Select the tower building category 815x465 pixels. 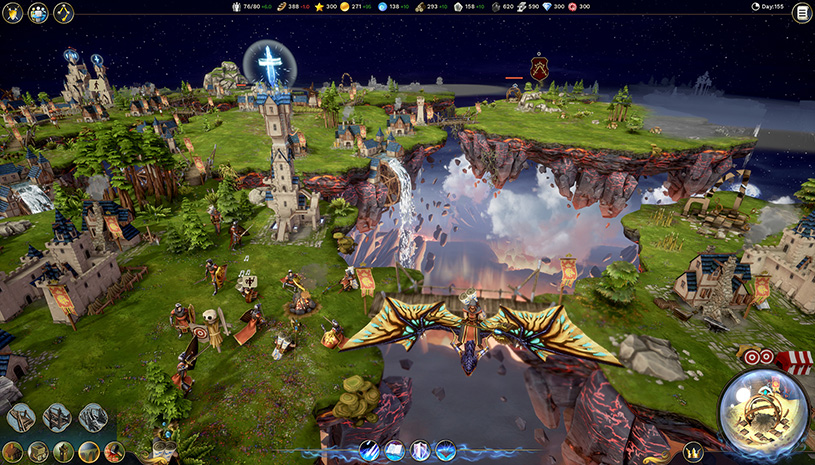[x=63, y=452]
